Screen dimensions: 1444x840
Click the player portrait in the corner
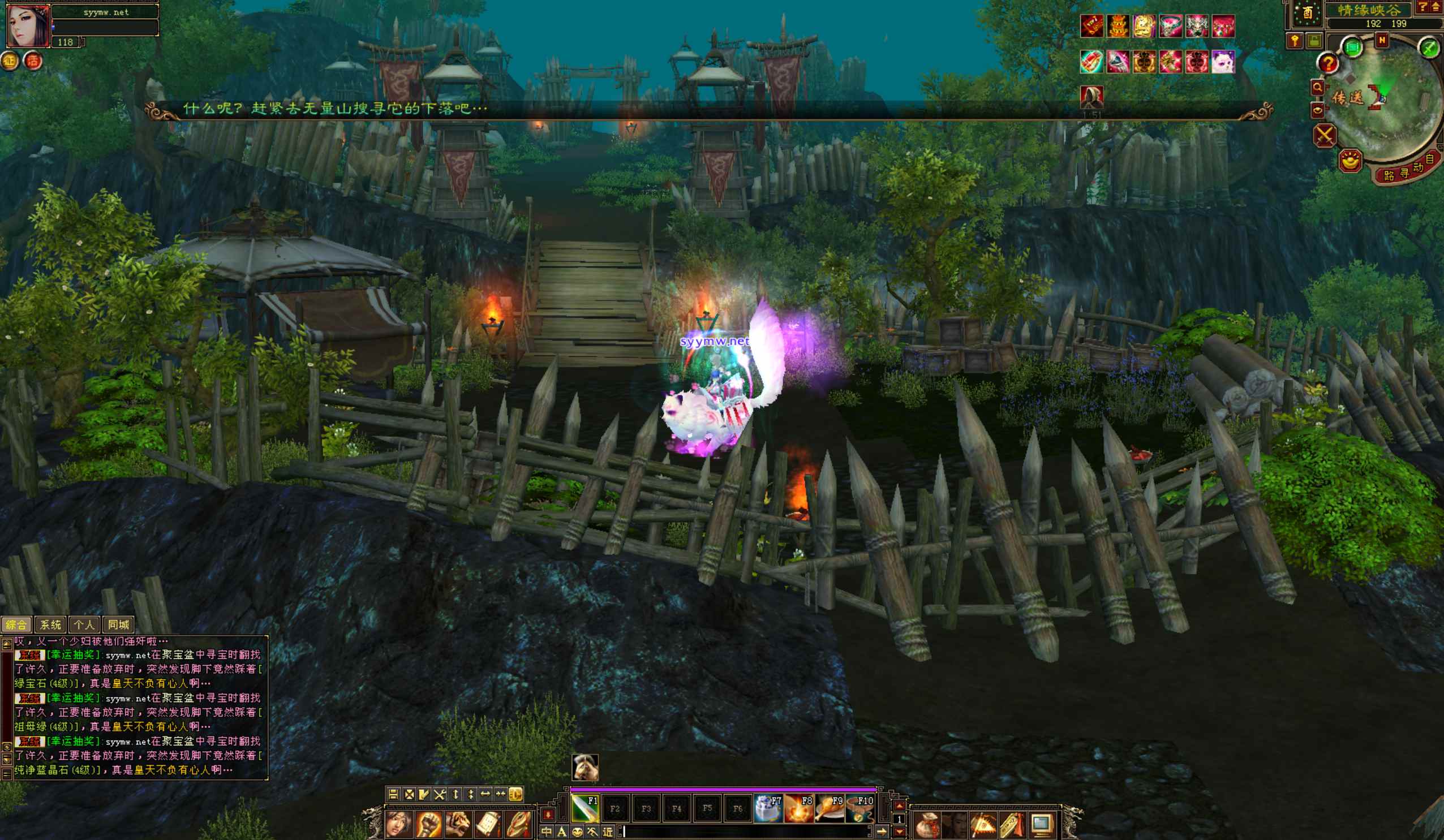pyautogui.click(x=27, y=24)
